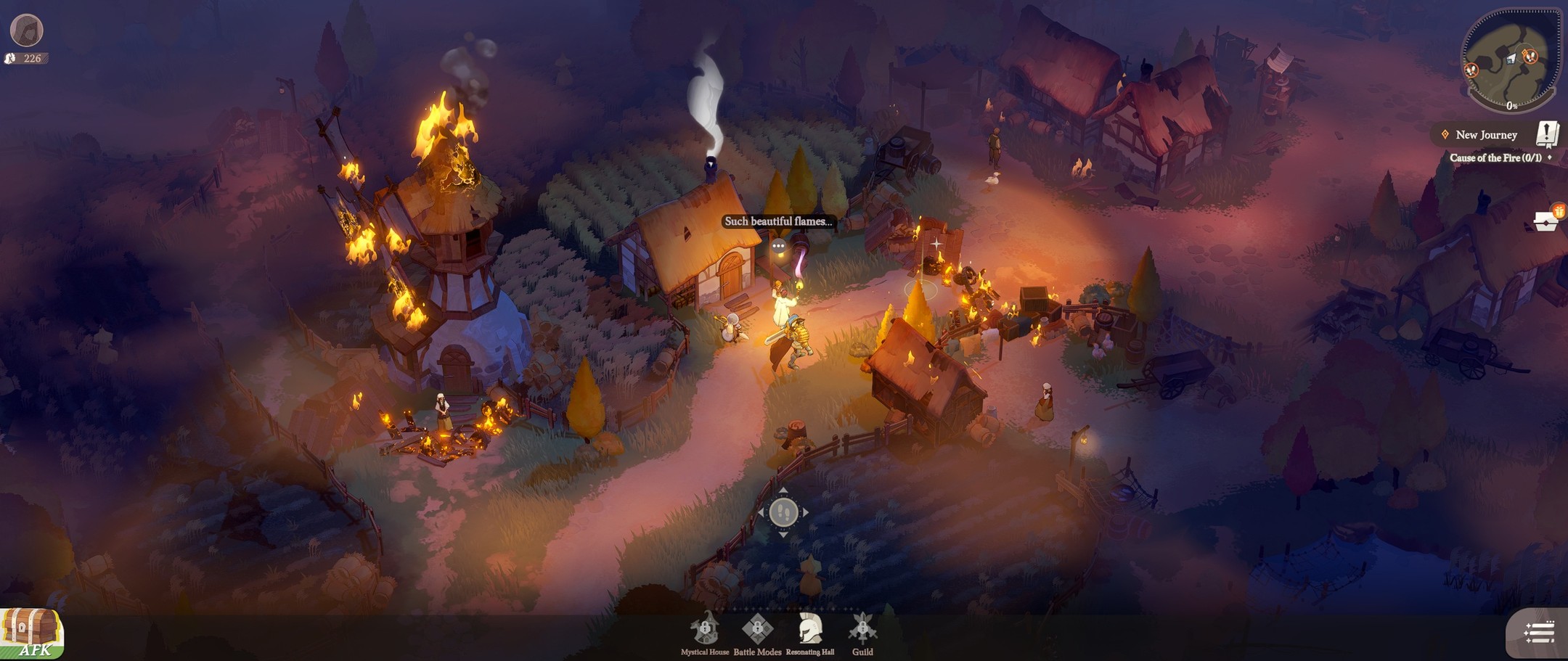The image size is (1568, 661).
Task: Select the locked Battle Modes icon
Action: [757, 629]
